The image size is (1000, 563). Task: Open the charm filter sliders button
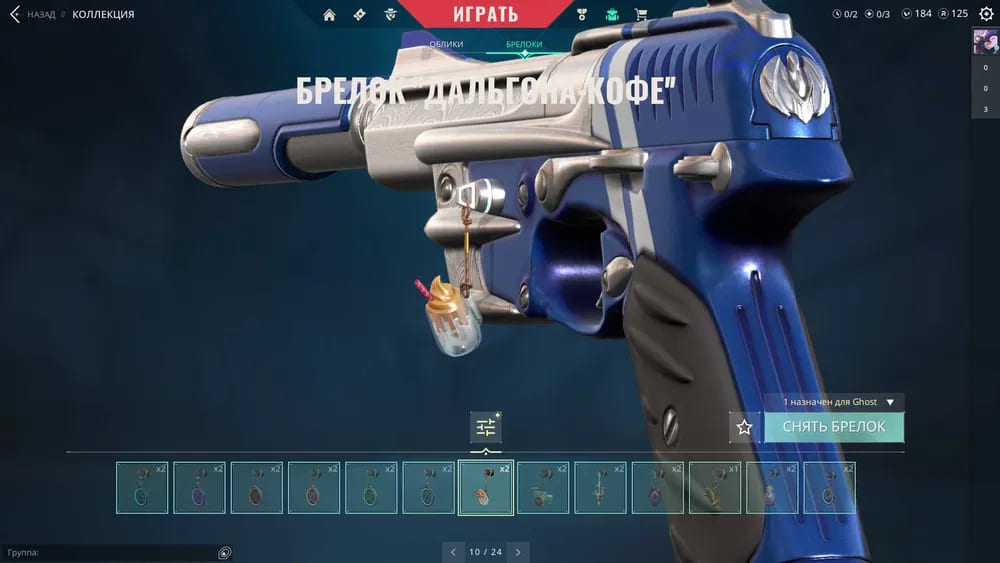click(x=486, y=427)
